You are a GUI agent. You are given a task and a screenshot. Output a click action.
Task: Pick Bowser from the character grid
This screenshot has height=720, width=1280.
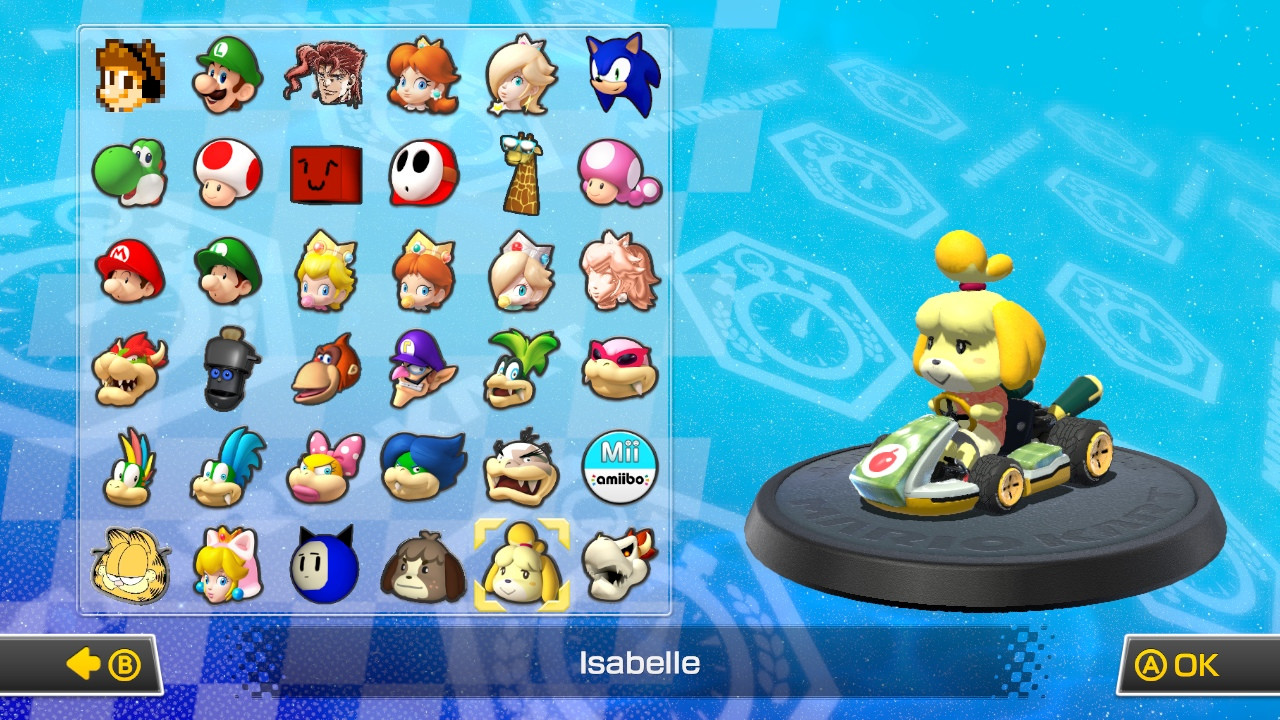point(128,368)
